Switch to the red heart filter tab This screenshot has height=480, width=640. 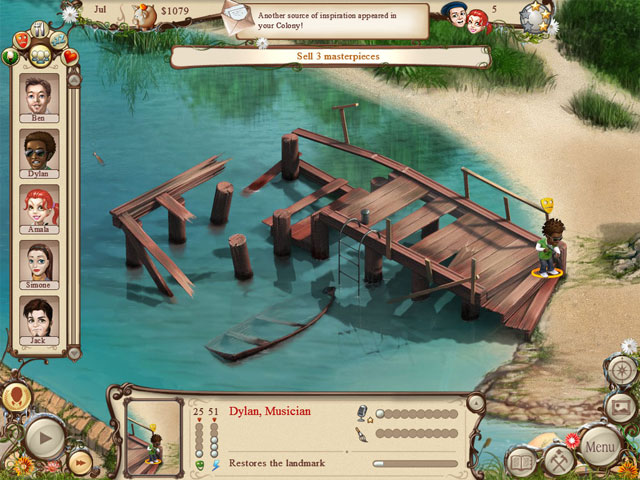coord(70,56)
